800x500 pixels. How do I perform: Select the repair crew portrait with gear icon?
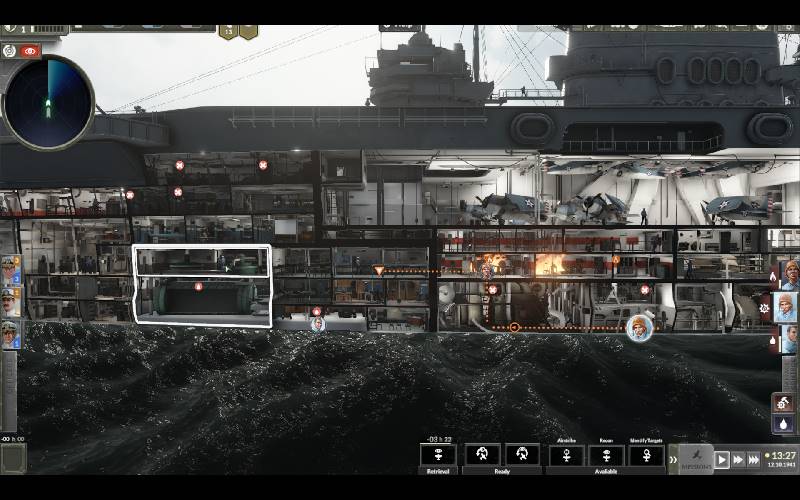[787, 306]
